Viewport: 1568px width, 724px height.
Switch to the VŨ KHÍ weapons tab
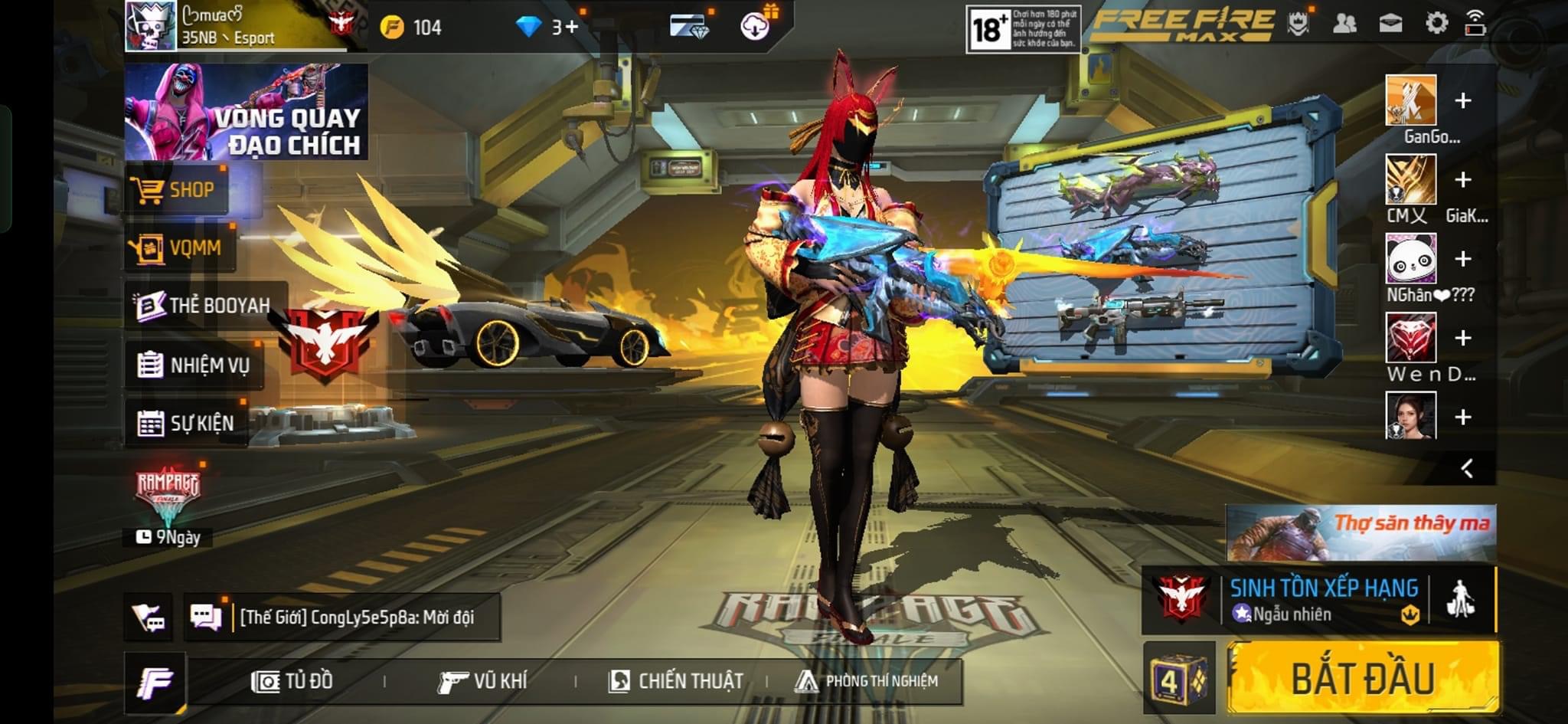482,681
